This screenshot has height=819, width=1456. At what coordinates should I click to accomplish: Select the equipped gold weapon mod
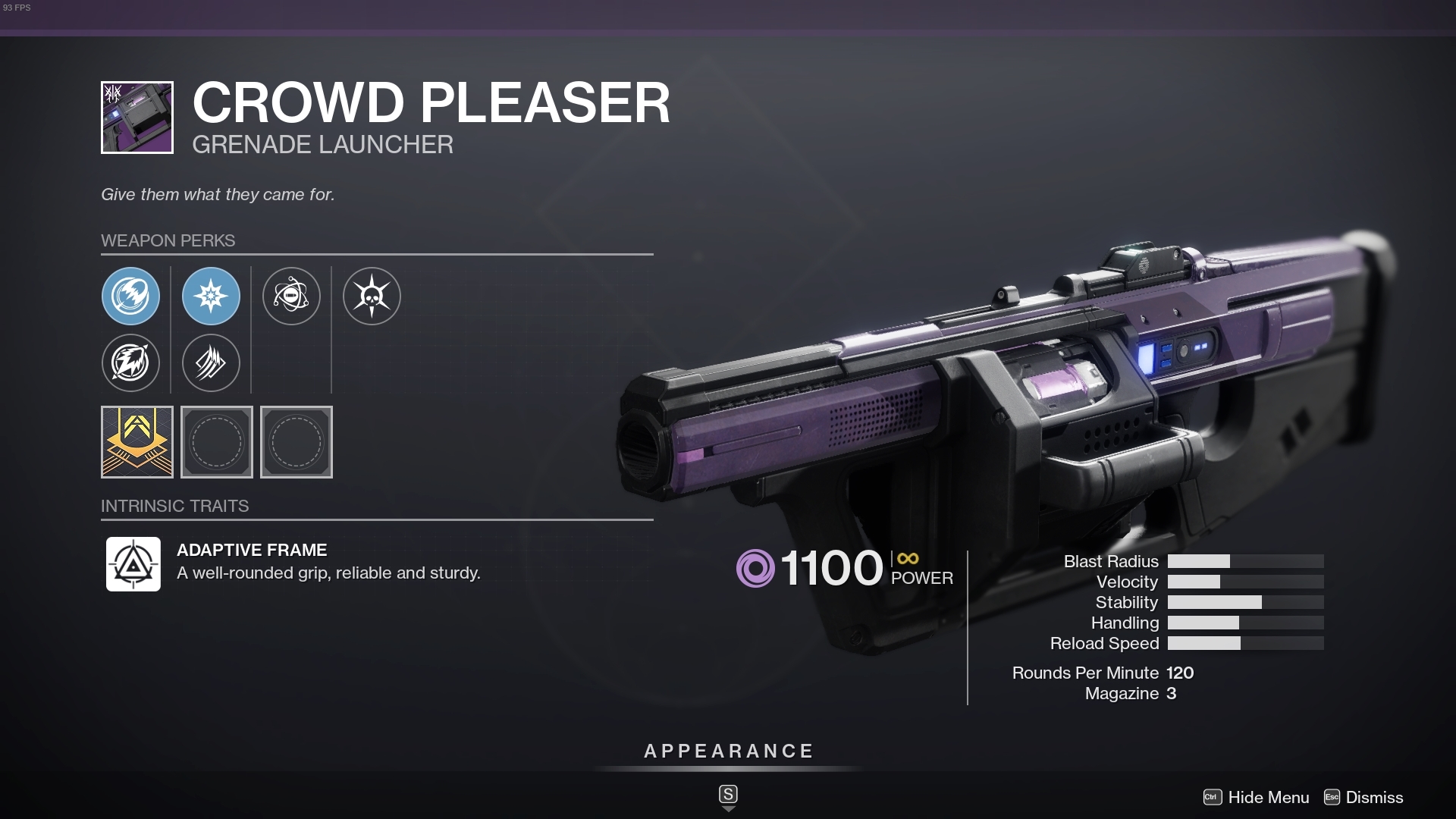137,442
